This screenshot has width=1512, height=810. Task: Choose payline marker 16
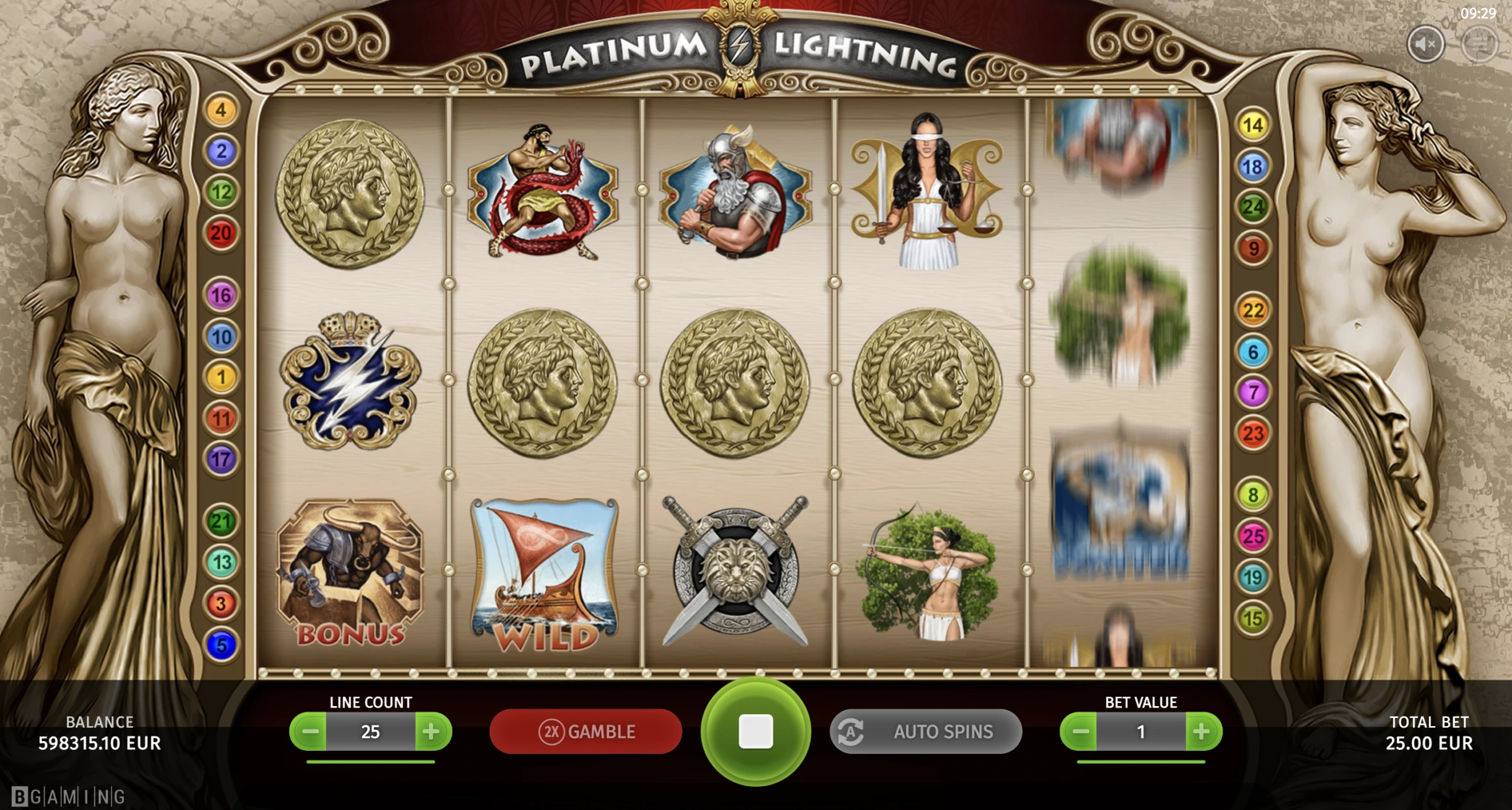(x=221, y=295)
